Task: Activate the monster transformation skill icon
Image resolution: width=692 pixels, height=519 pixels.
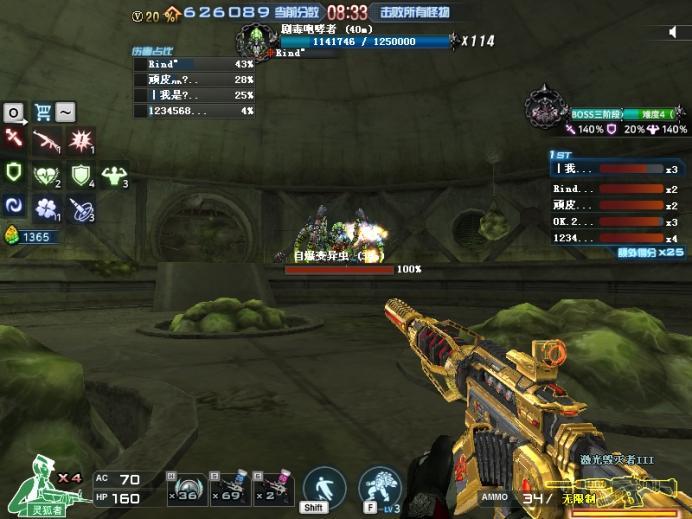Action: coord(379,486)
